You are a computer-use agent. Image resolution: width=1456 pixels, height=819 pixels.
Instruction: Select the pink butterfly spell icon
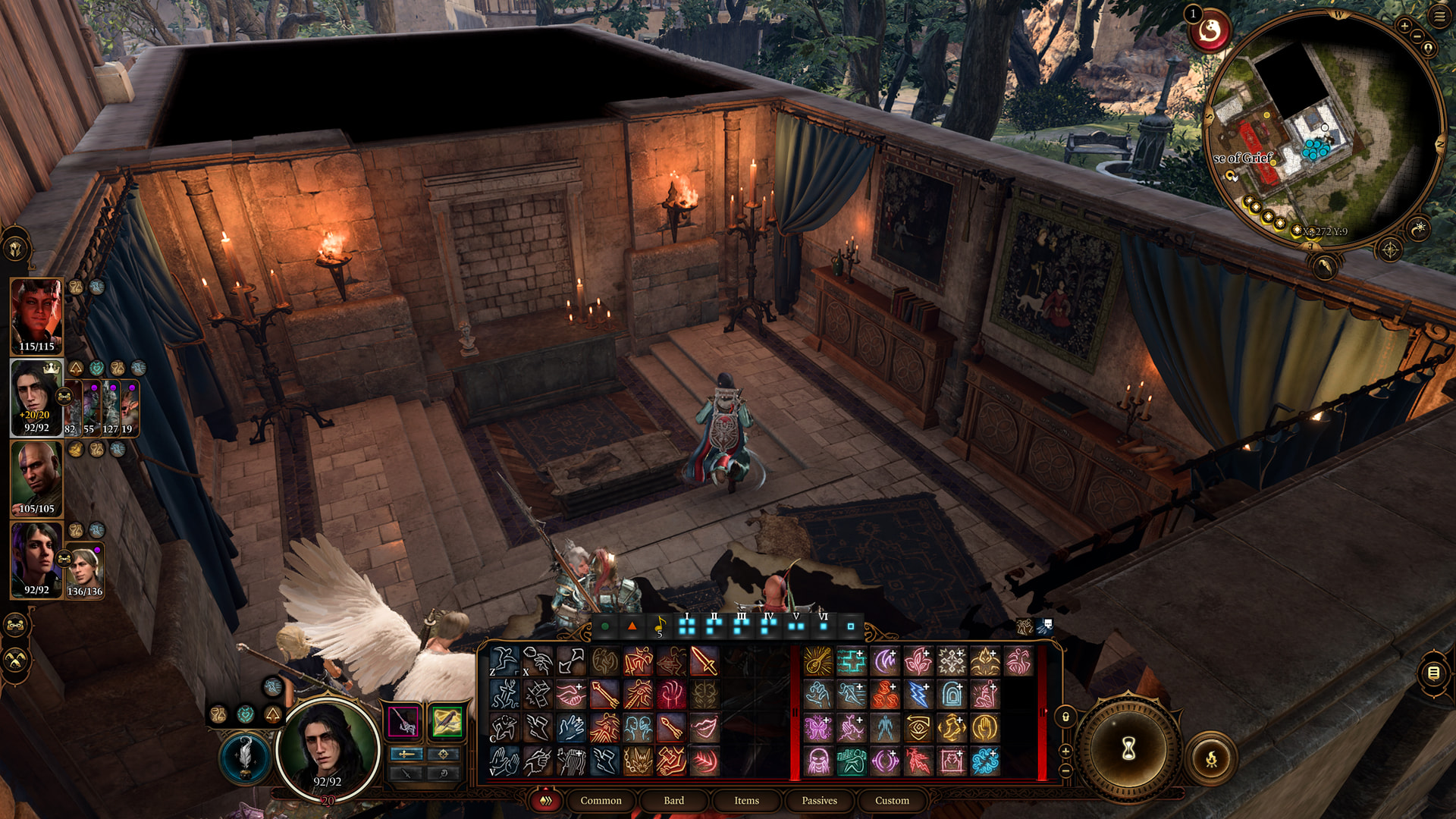pos(818,728)
